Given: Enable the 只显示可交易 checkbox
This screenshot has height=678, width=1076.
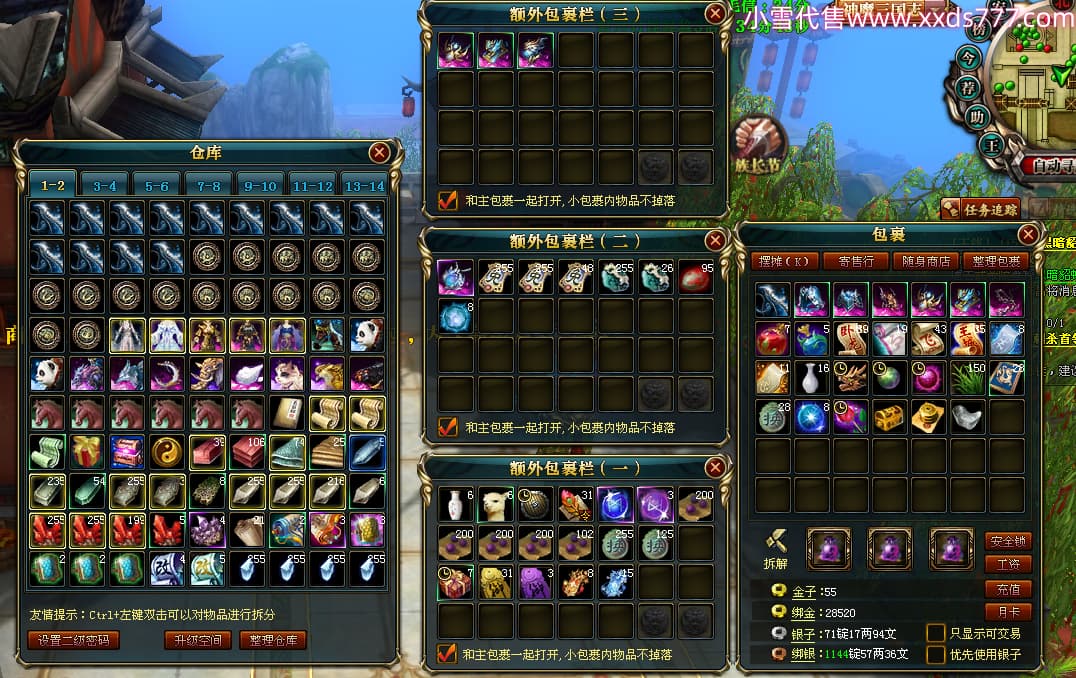Looking at the screenshot, I should [x=936, y=632].
